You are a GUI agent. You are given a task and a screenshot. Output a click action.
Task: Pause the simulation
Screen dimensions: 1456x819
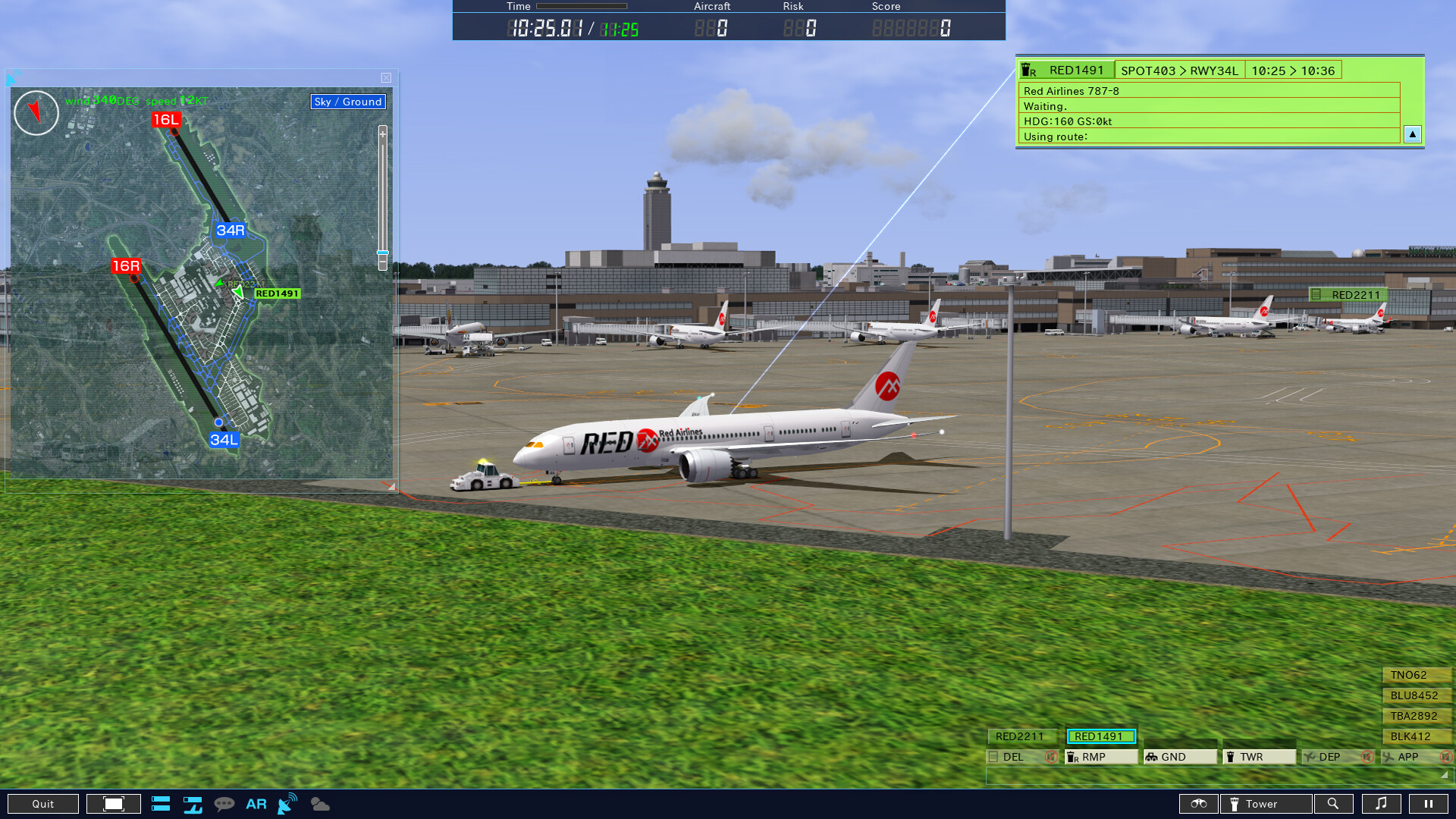(1428, 804)
